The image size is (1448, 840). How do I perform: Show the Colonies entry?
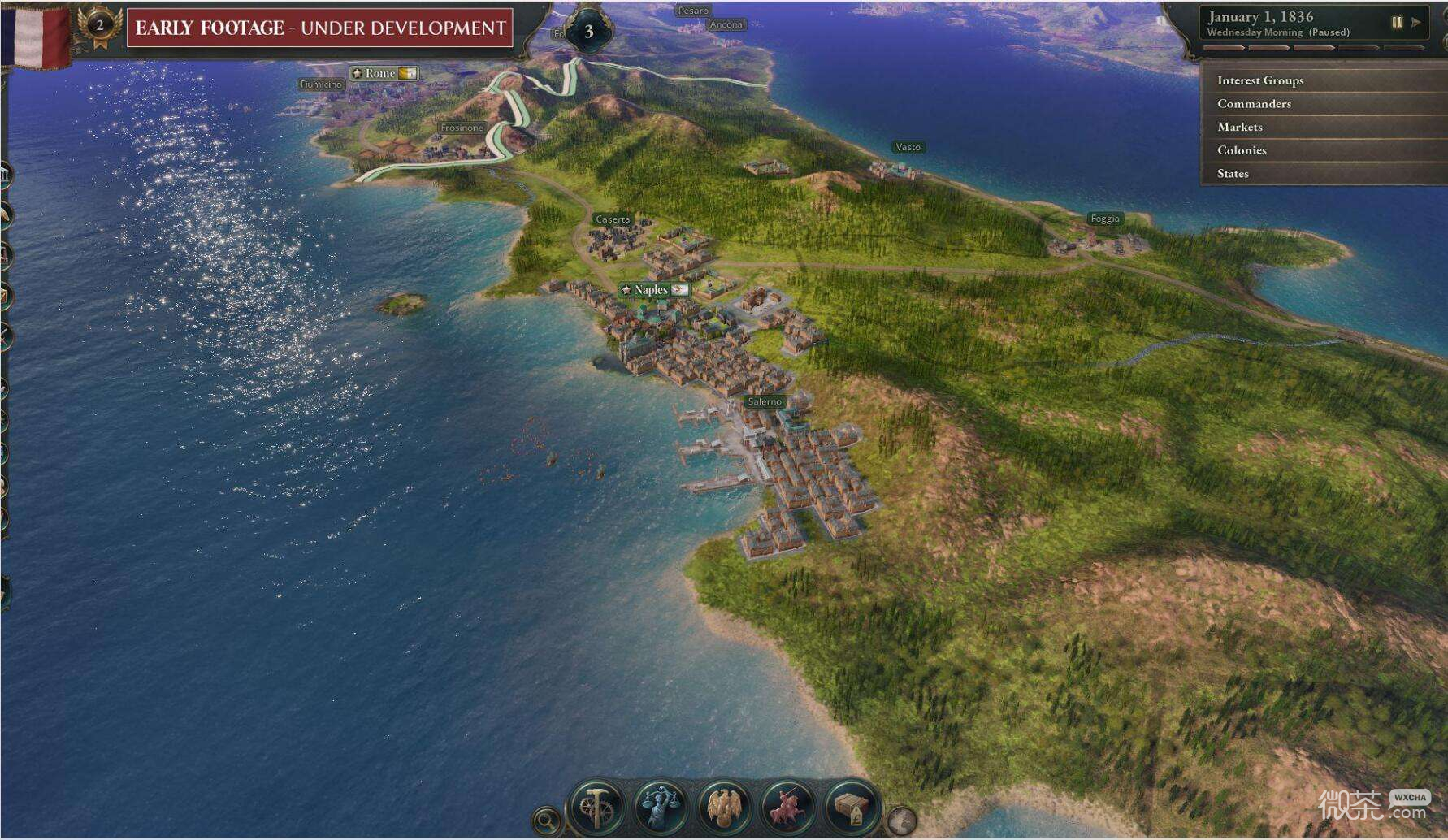1242,150
